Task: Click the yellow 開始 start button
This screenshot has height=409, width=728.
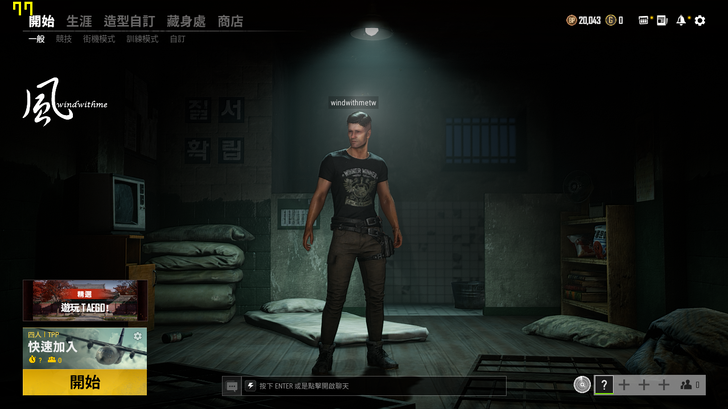Action: click(x=85, y=382)
